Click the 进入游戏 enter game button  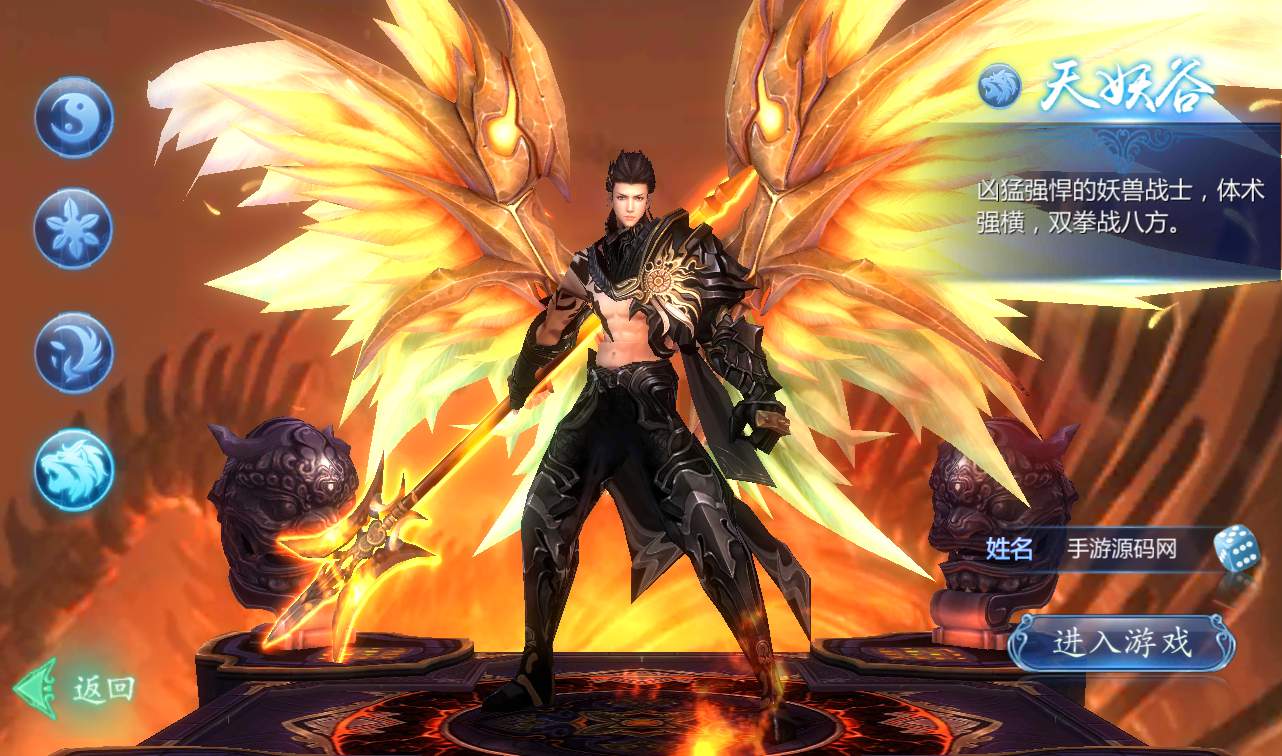pos(1121,641)
